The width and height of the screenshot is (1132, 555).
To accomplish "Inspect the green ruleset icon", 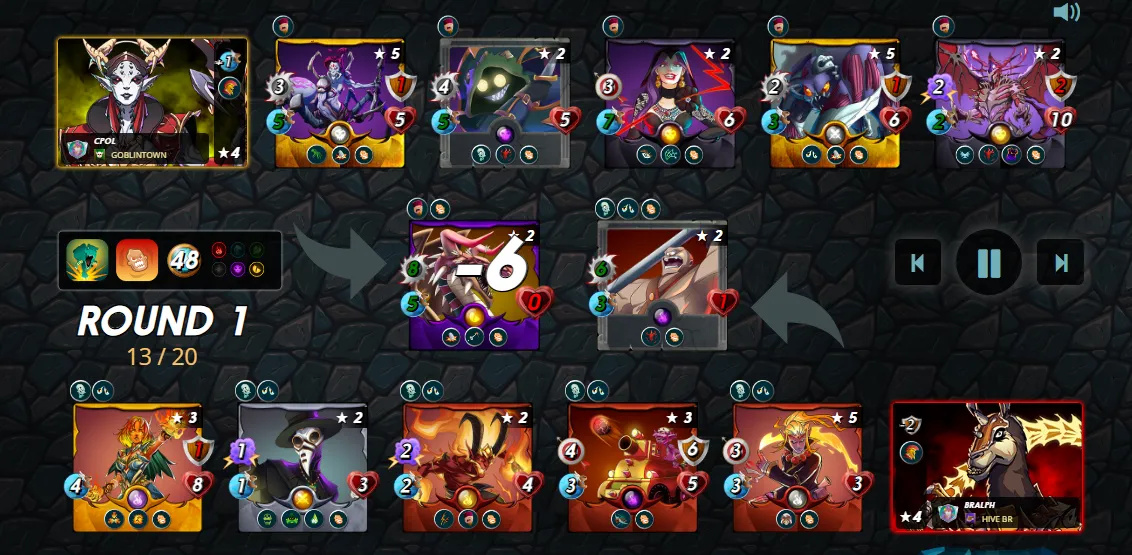I will click(x=87, y=261).
